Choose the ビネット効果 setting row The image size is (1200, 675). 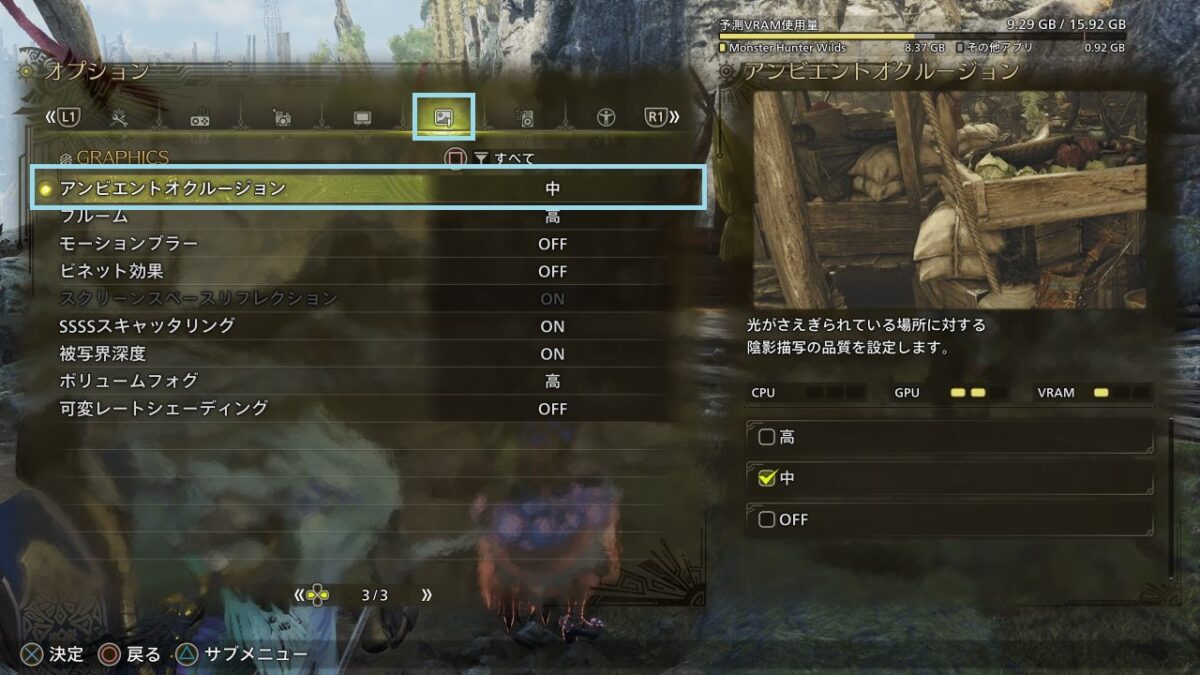point(370,271)
